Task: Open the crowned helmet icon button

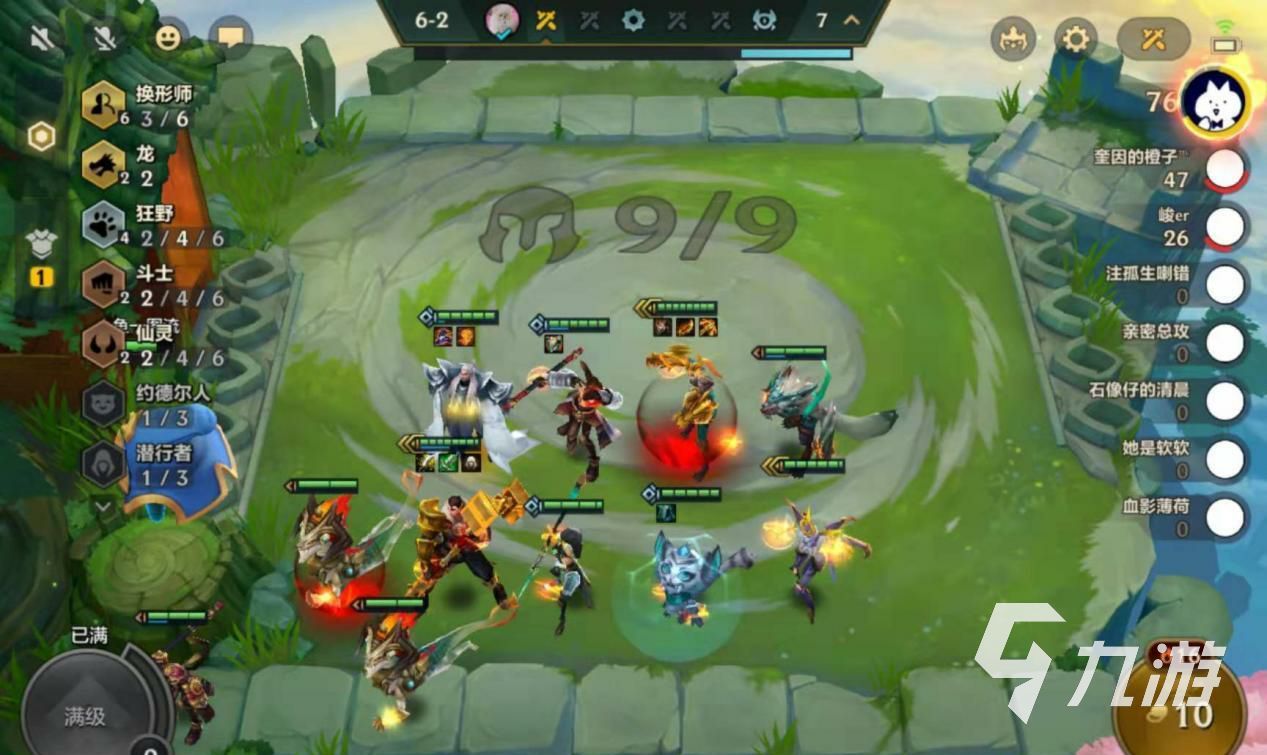Action: point(1012,39)
